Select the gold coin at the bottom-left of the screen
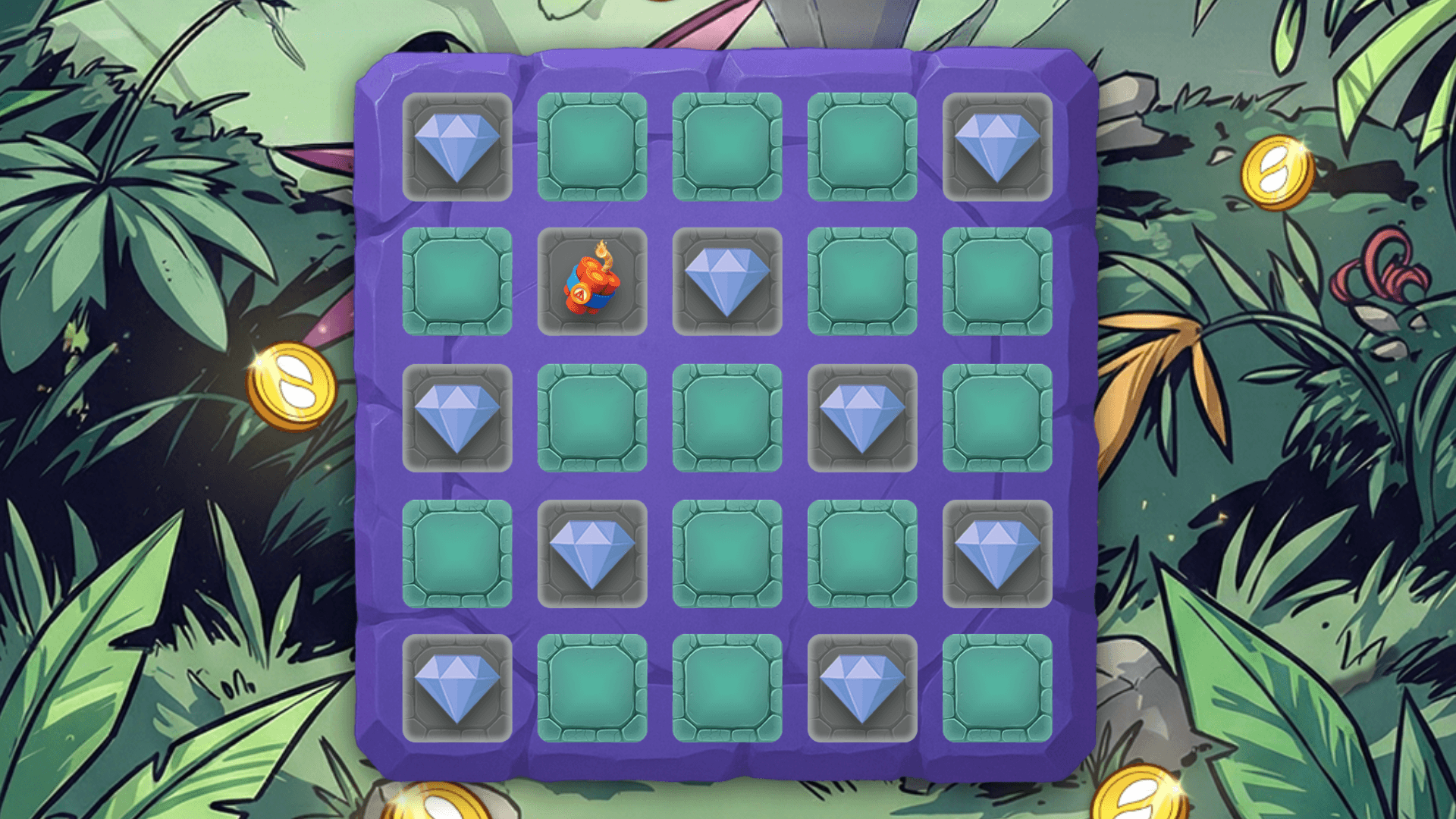This screenshot has height=819, width=1456. (438, 805)
